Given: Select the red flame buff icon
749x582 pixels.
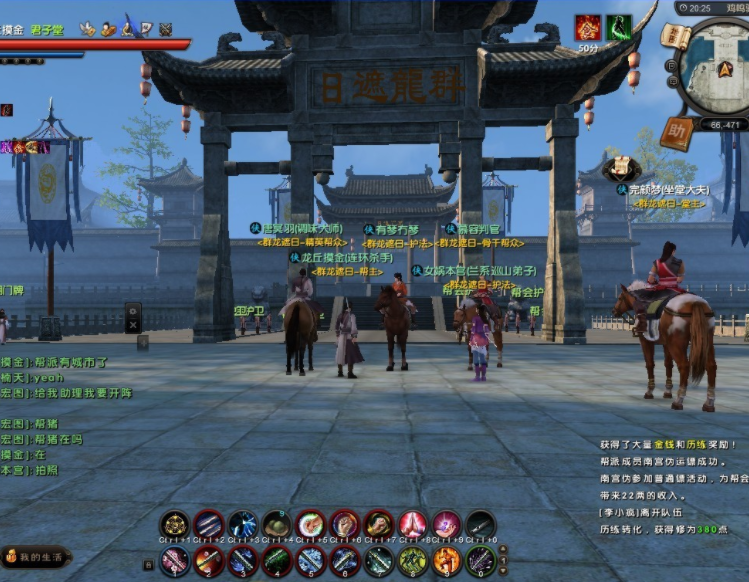Looking at the screenshot, I should pyautogui.click(x=588, y=27).
